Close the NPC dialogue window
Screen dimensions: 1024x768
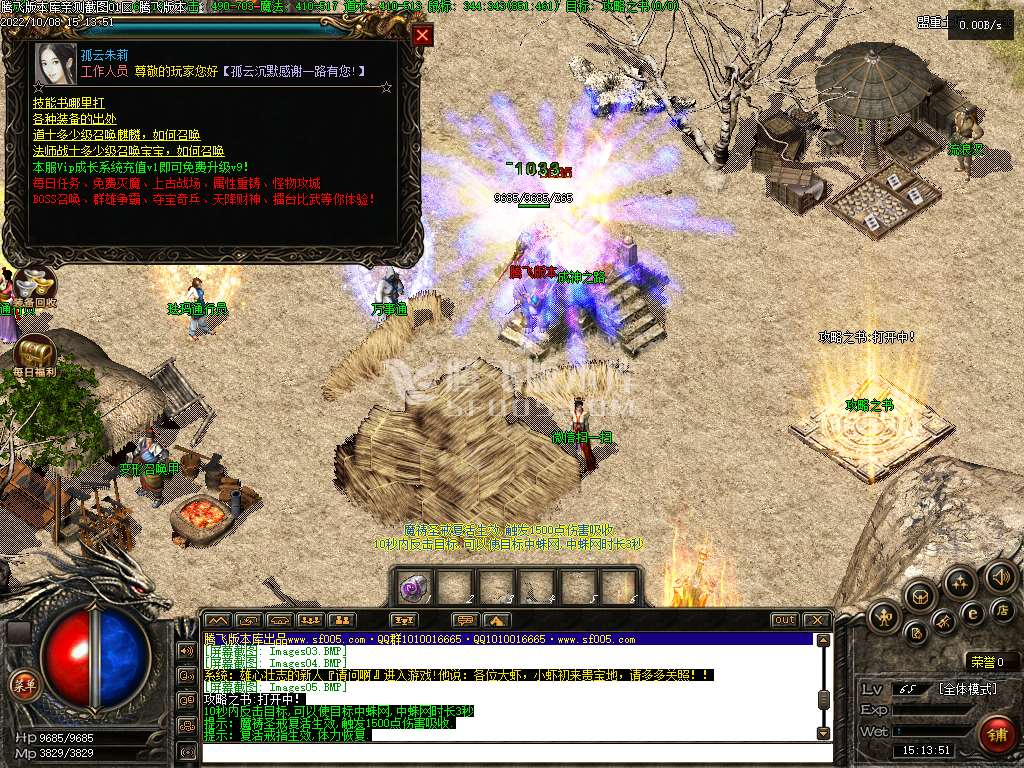(x=423, y=36)
